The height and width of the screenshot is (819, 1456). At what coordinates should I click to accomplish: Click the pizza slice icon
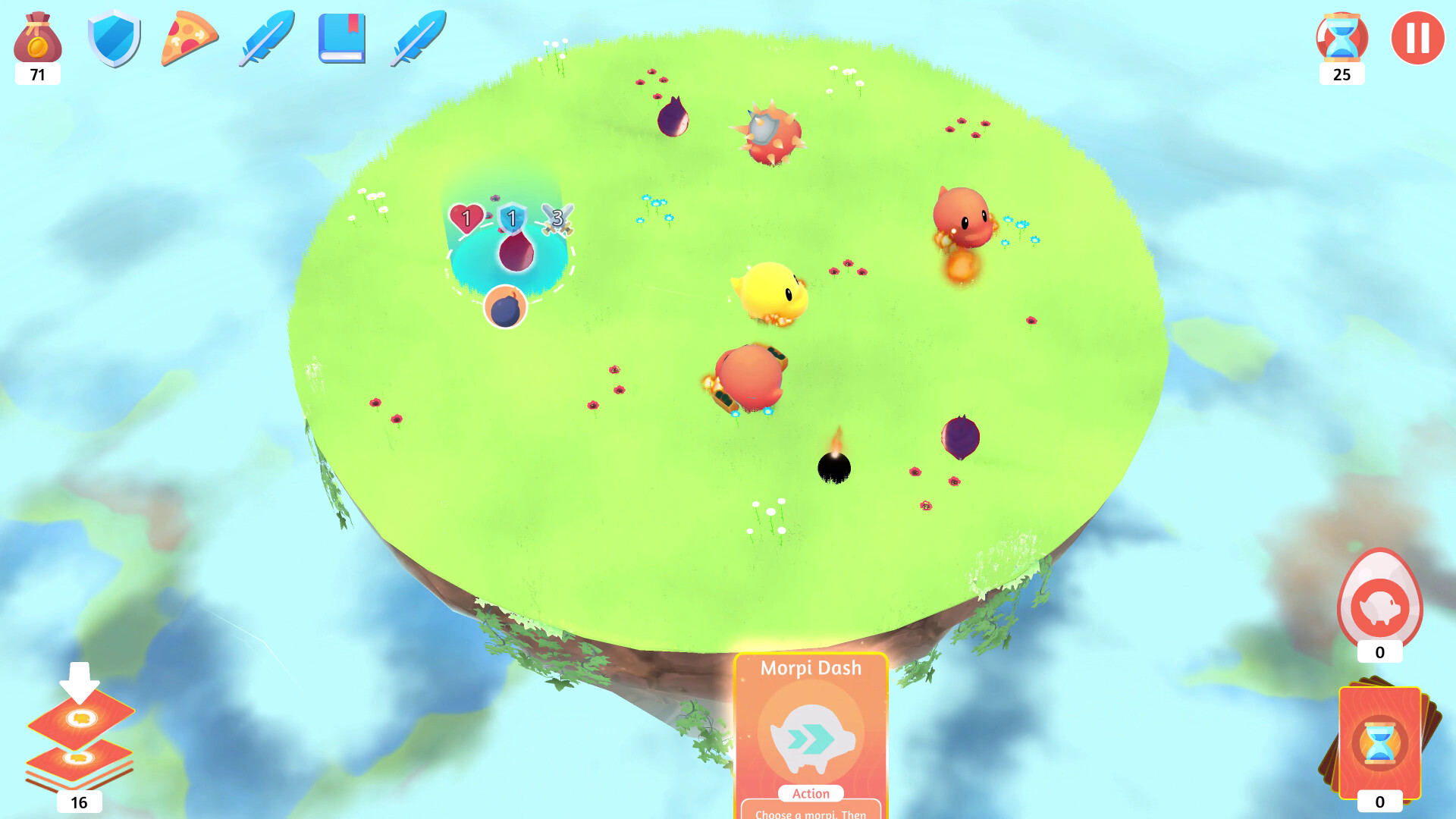tap(190, 39)
